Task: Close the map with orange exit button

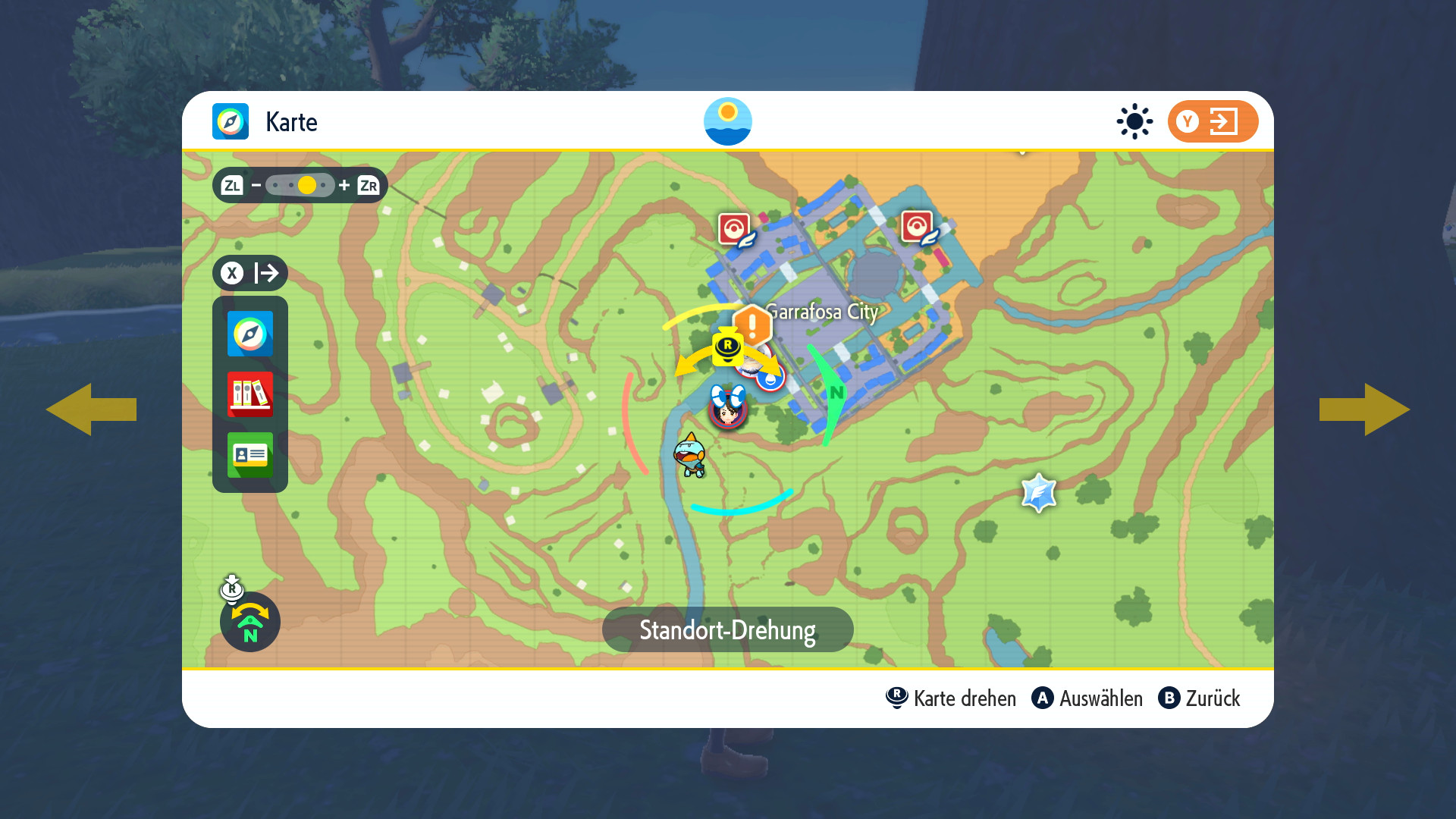Action: [x=1212, y=121]
